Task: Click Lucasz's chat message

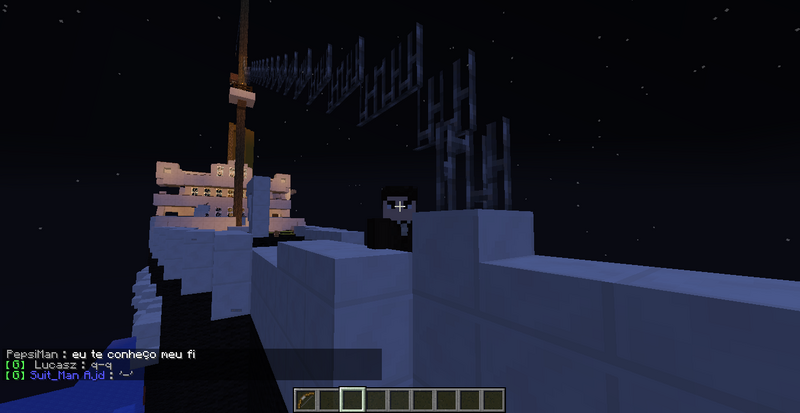Action: [x=60, y=365]
